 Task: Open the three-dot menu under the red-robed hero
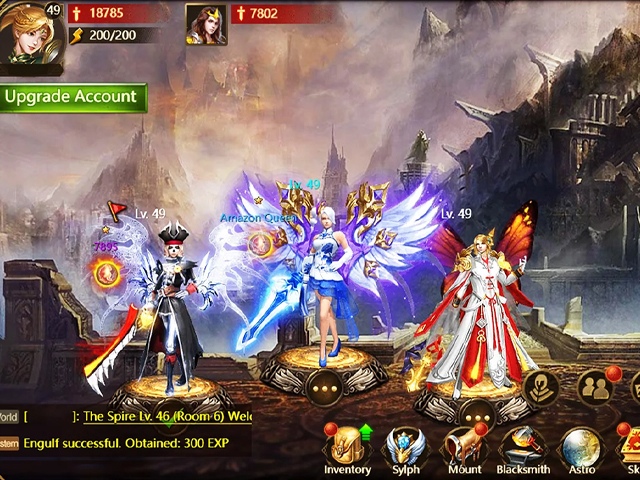click(x=477, y=411)
